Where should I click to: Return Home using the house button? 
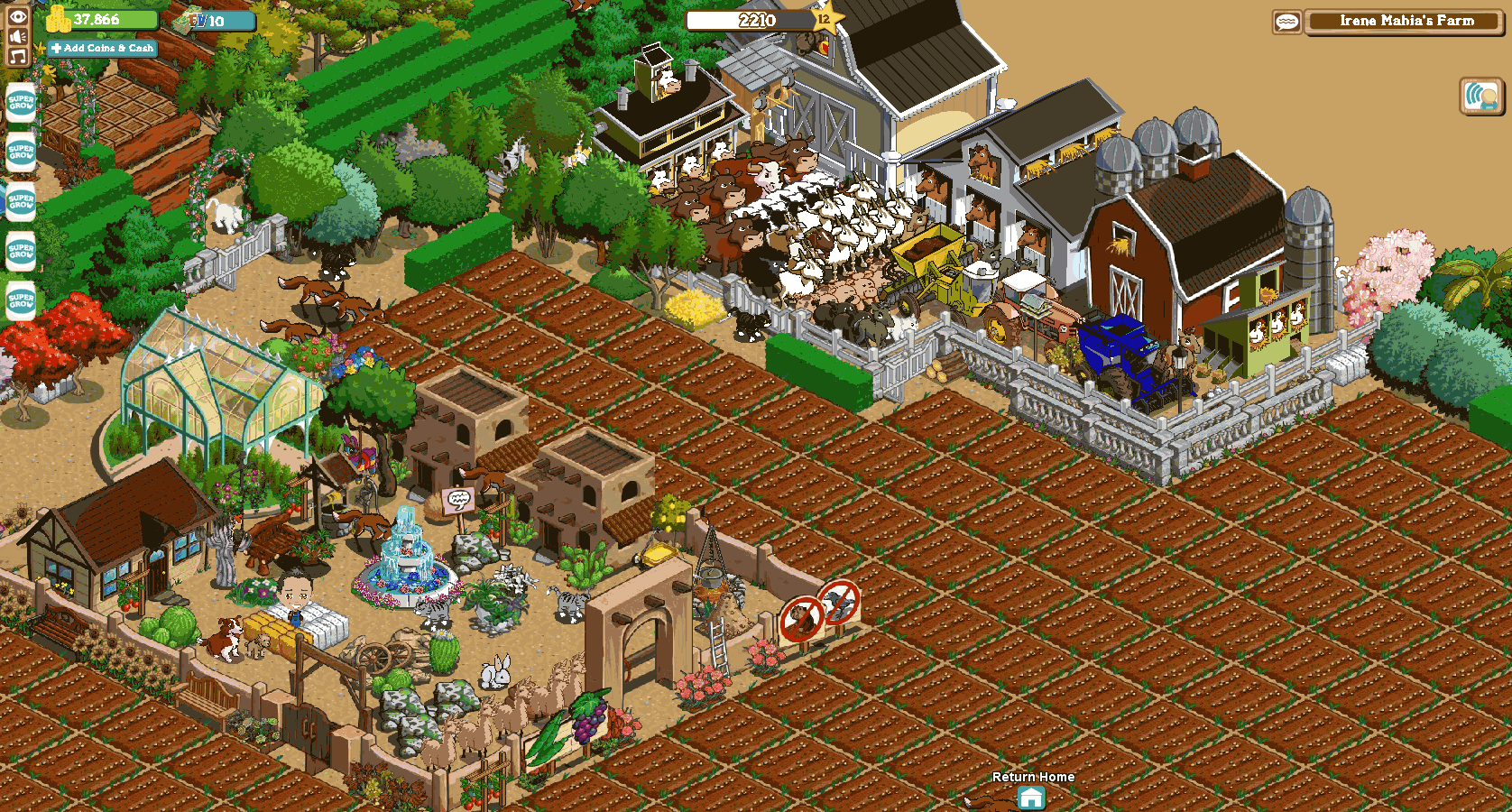pyautogui.click(x=1031, y=798)
